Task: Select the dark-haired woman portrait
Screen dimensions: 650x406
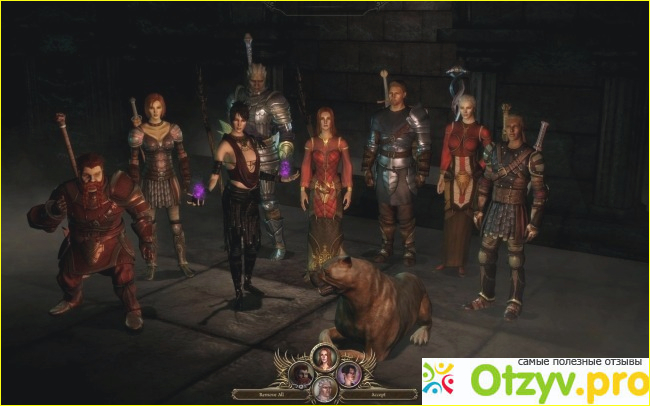Action: 348,373
